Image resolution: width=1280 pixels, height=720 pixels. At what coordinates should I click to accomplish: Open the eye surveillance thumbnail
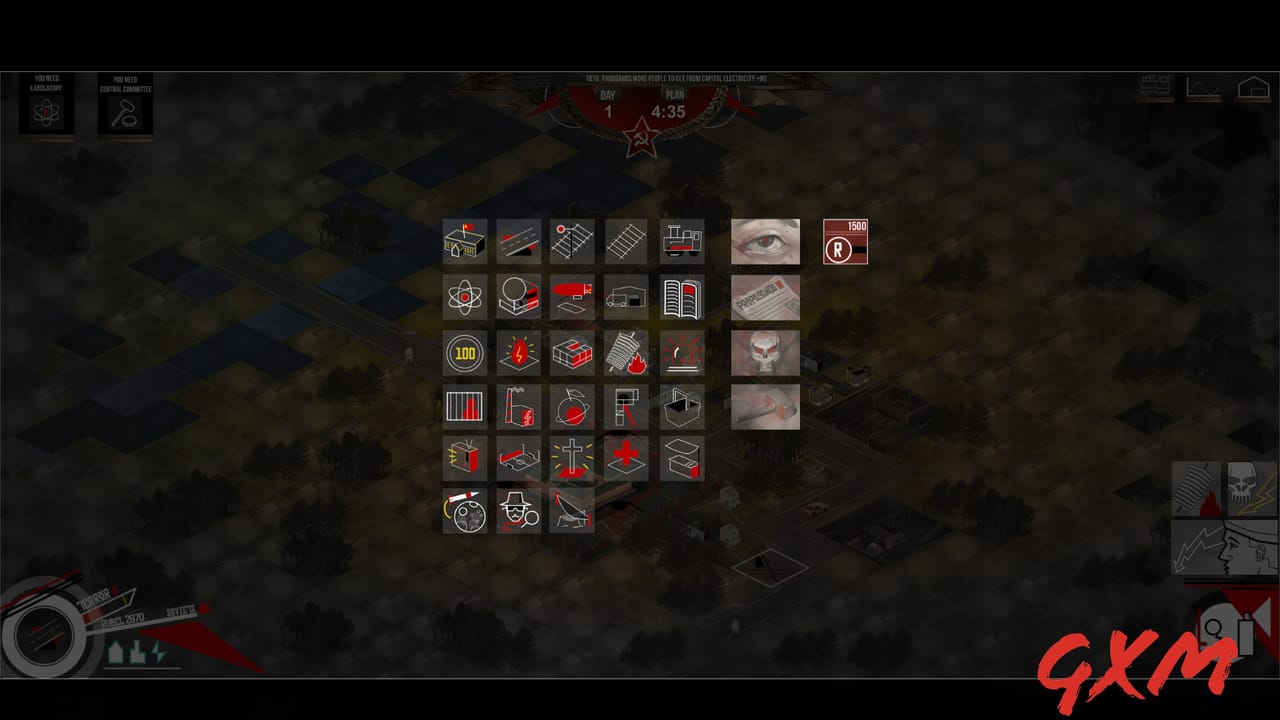pyautogui.click(x=765, y=240)
